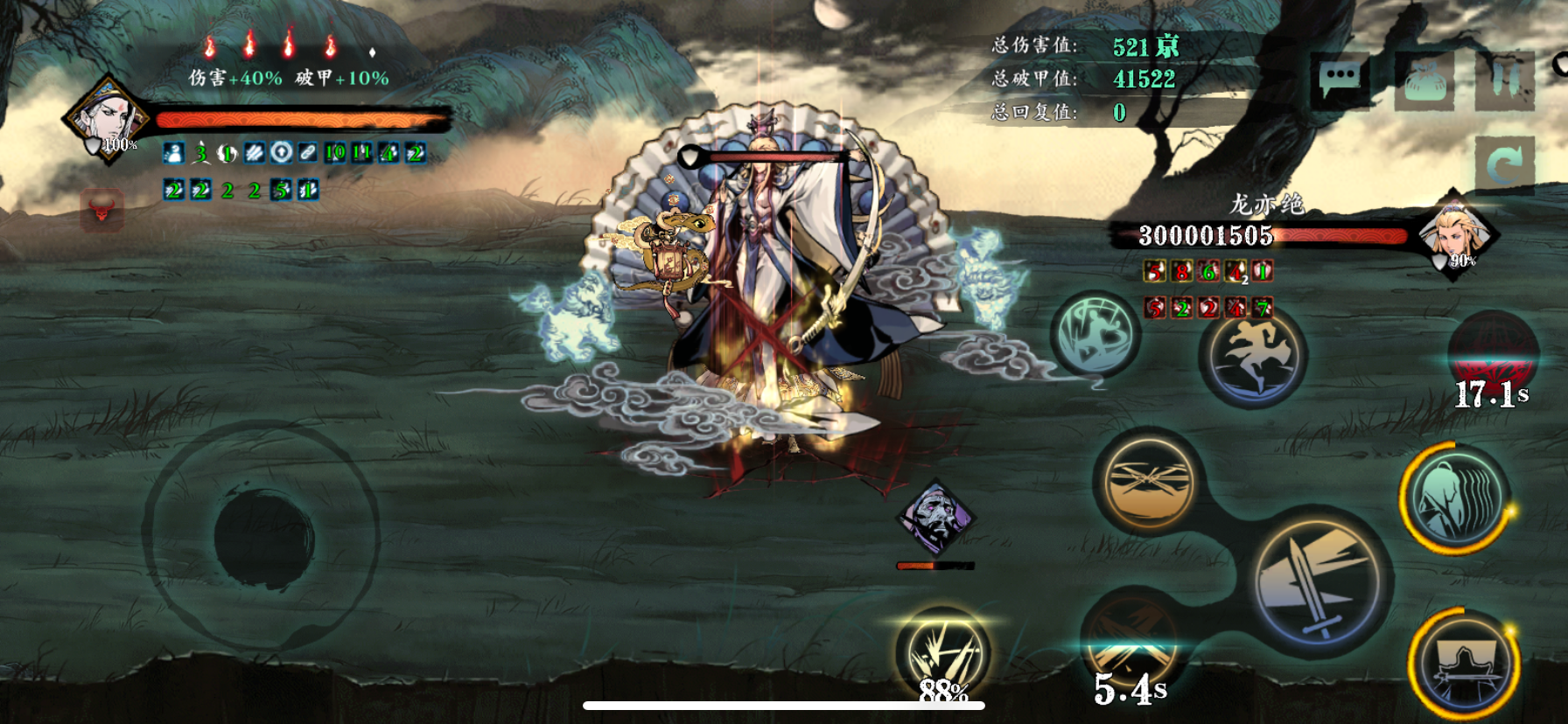Image resolution: width=1568 pixels, height=724 pixels.
Task: Open the chat speech bubble button
Action: (1340, 80)
